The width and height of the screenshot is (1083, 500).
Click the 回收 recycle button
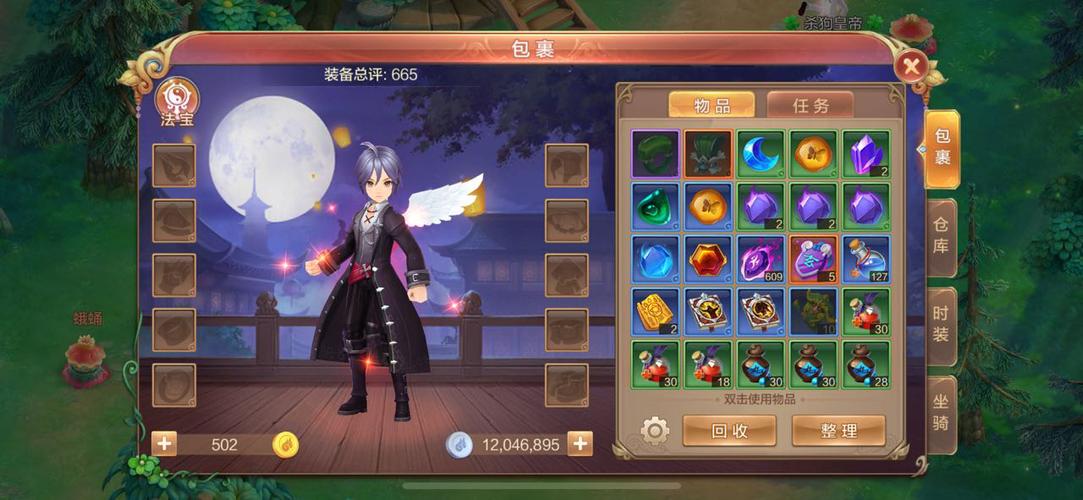click(729, 431)
